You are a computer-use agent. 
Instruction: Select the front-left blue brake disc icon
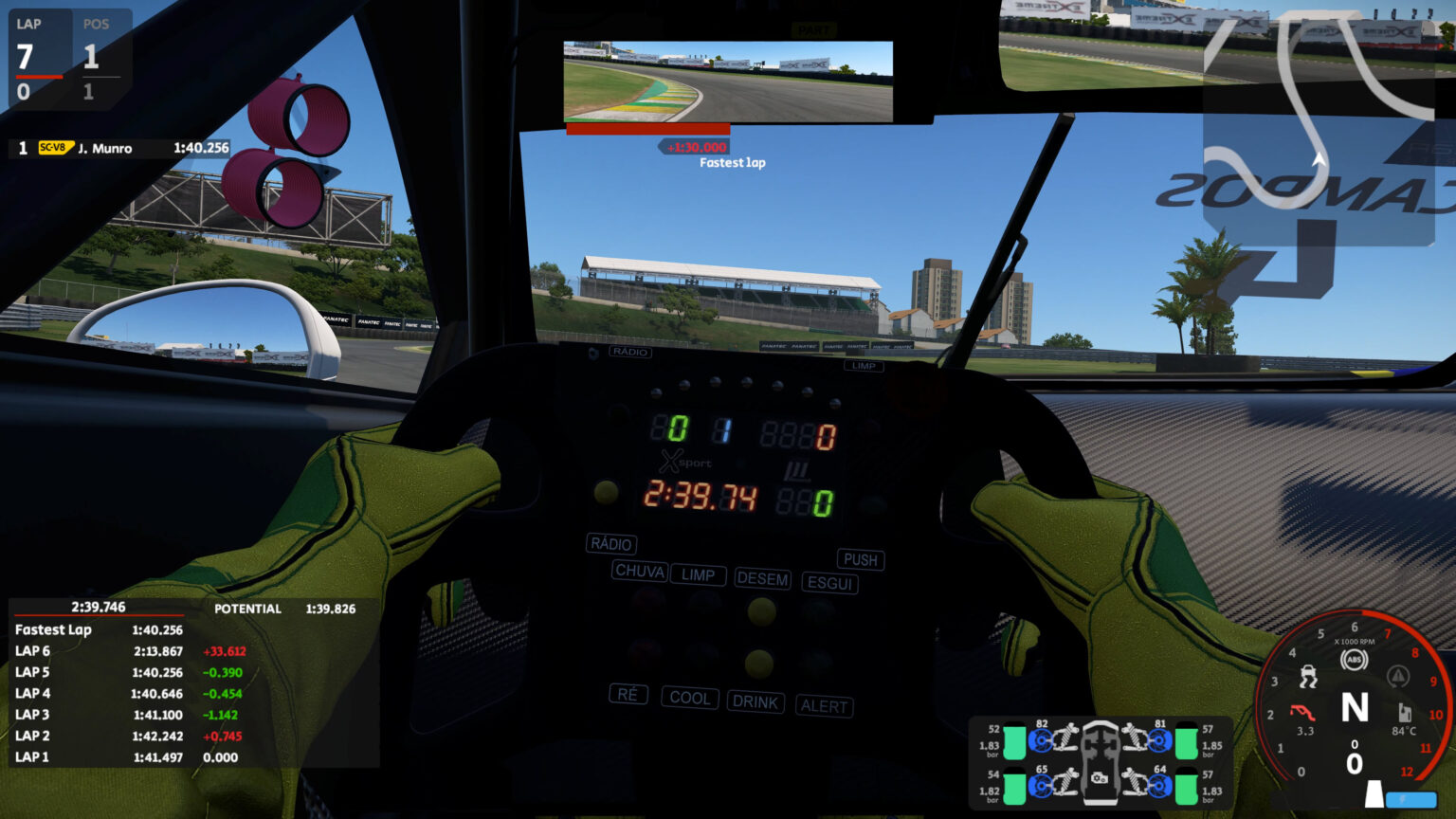(1041, 739)
